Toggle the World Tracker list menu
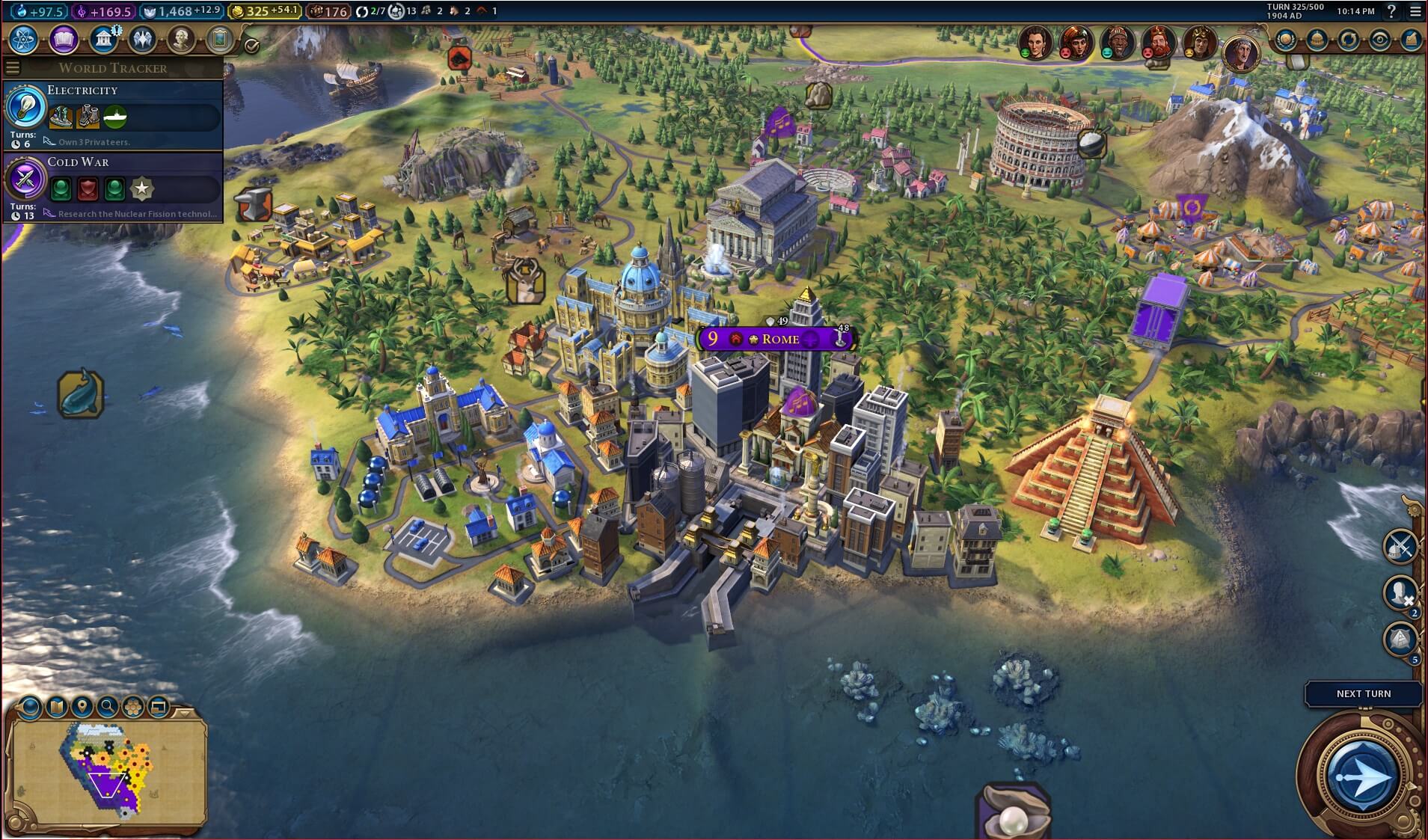Image resolution: width=1428 pixels, height=840 pixels. [12, 68]
